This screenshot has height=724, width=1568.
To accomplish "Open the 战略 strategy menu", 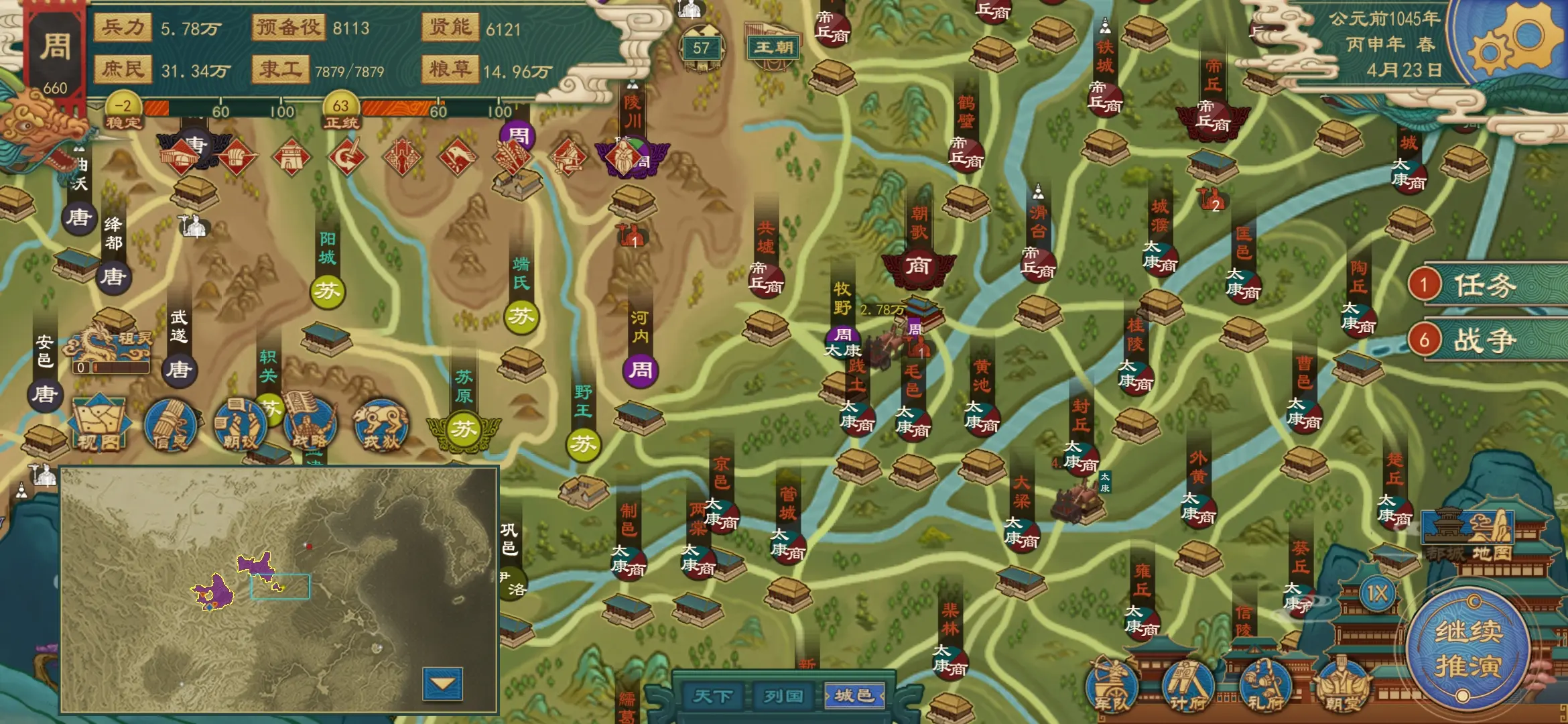I will pyautogui.click(x=310, y=424).
